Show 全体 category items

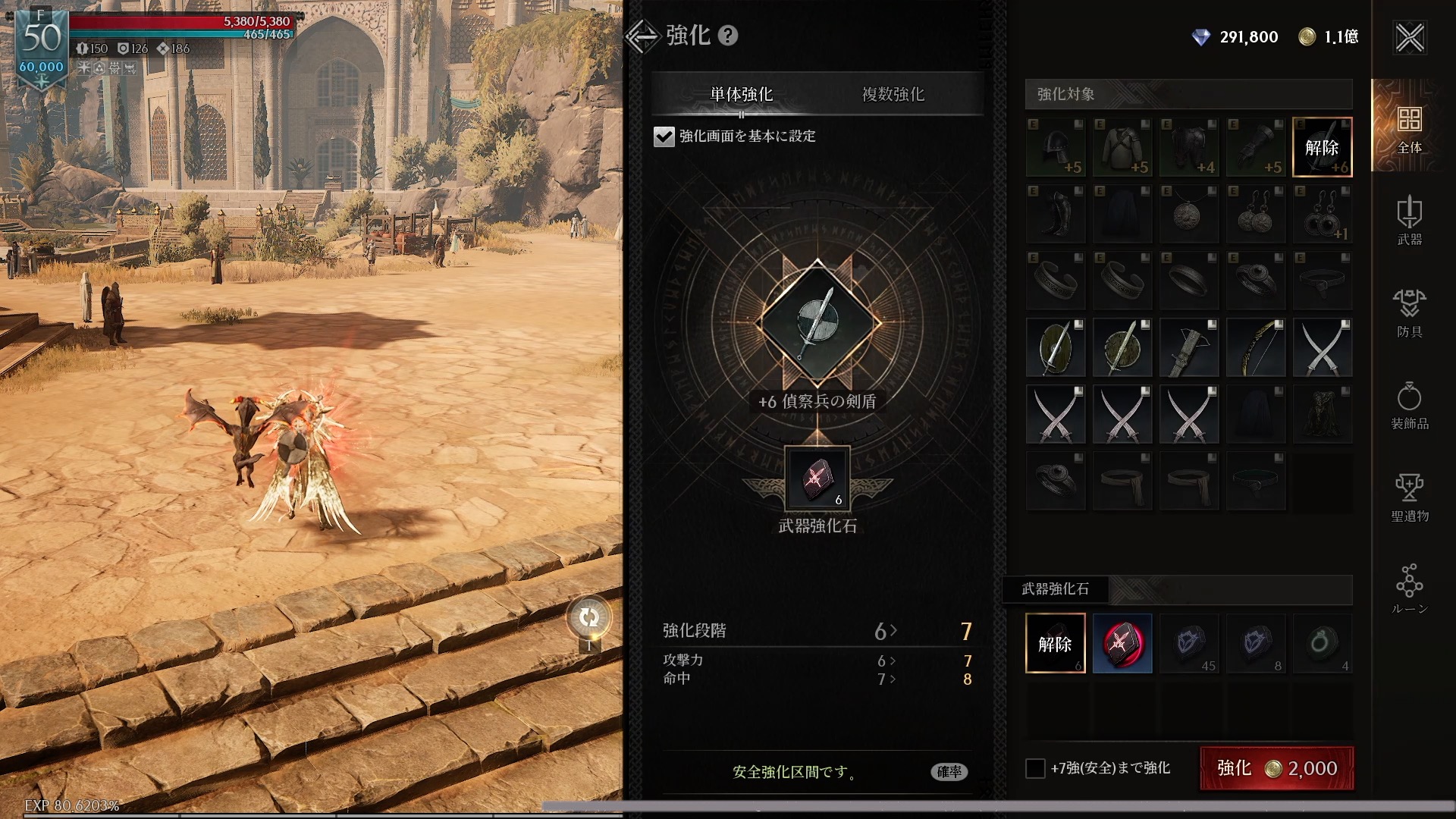[1409, 127]
